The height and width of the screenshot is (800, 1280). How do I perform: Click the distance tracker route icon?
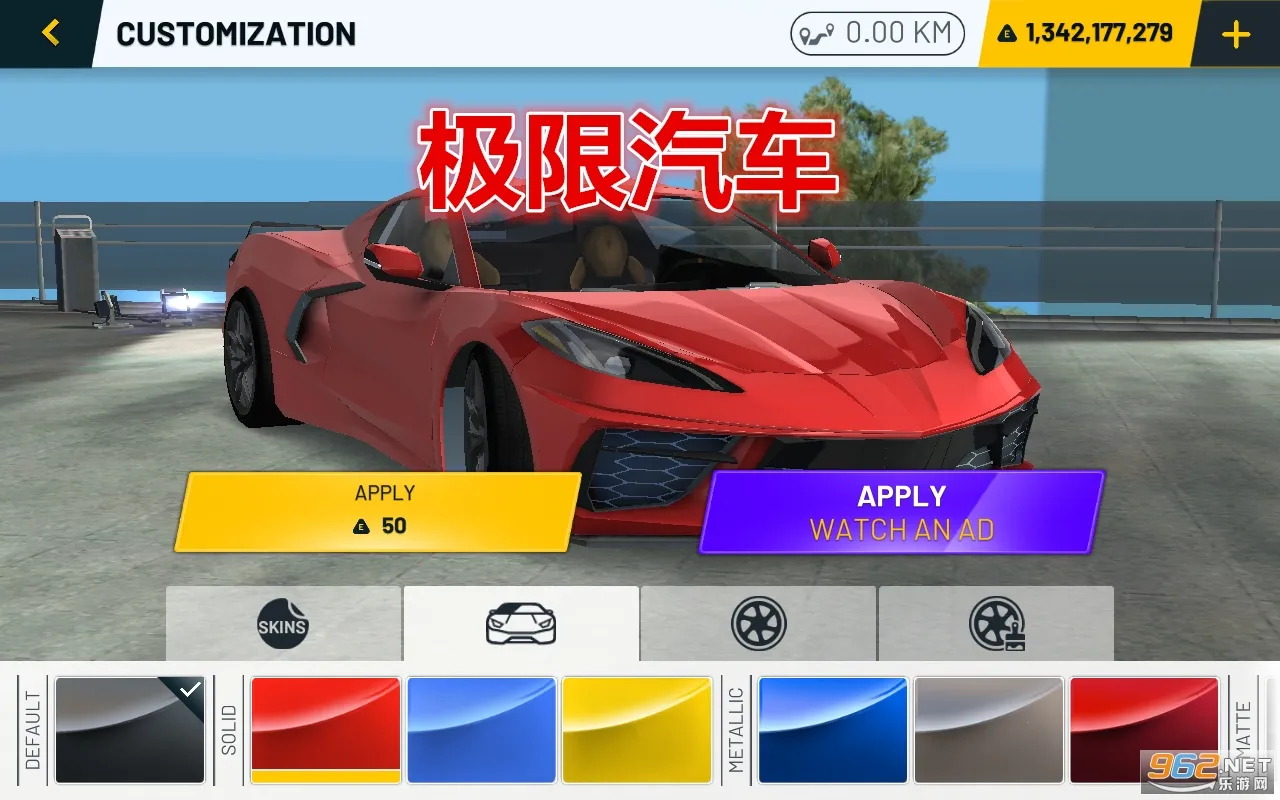click(x=820, y=32)
